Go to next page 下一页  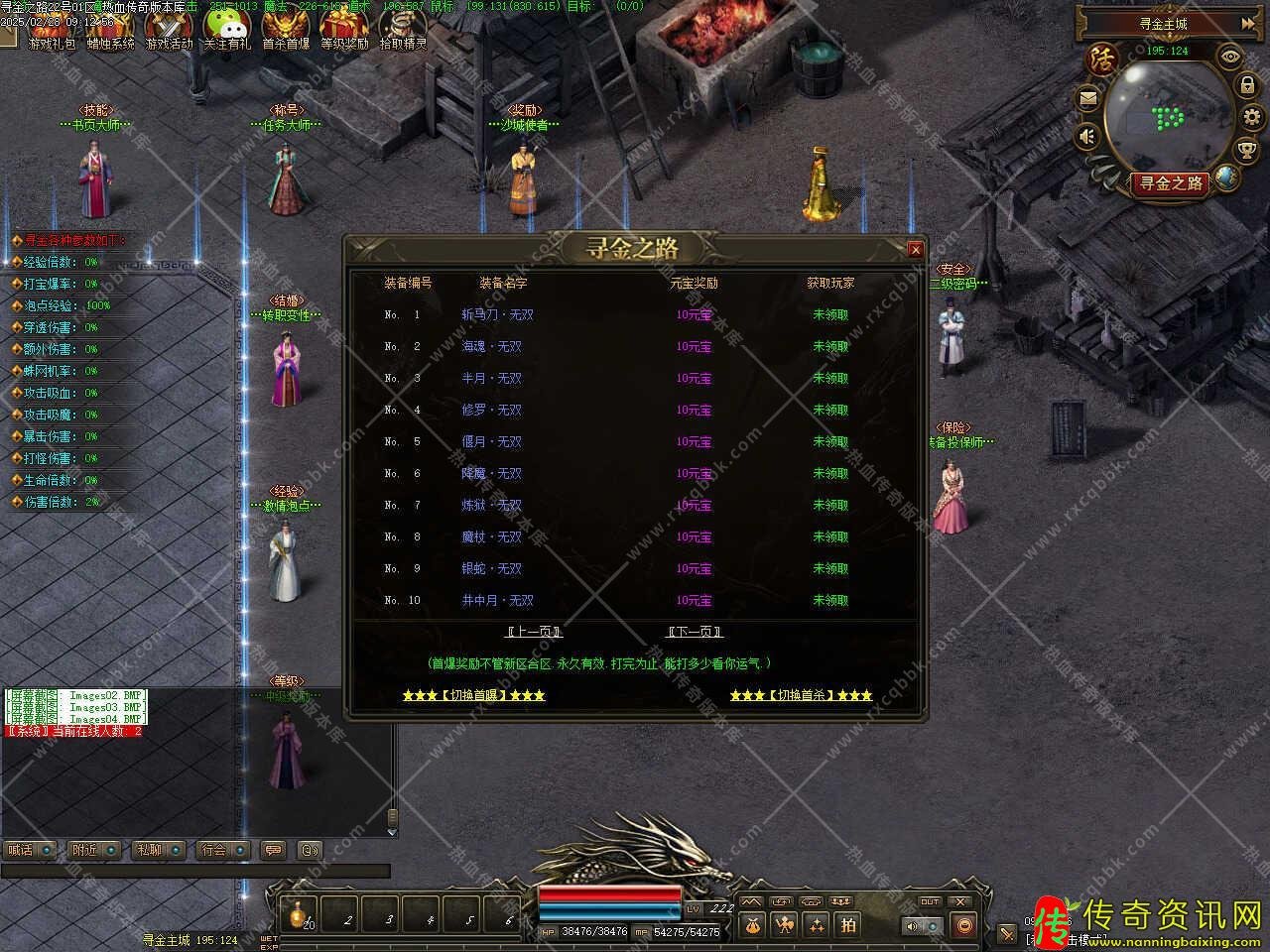click(x=695, y=632)
